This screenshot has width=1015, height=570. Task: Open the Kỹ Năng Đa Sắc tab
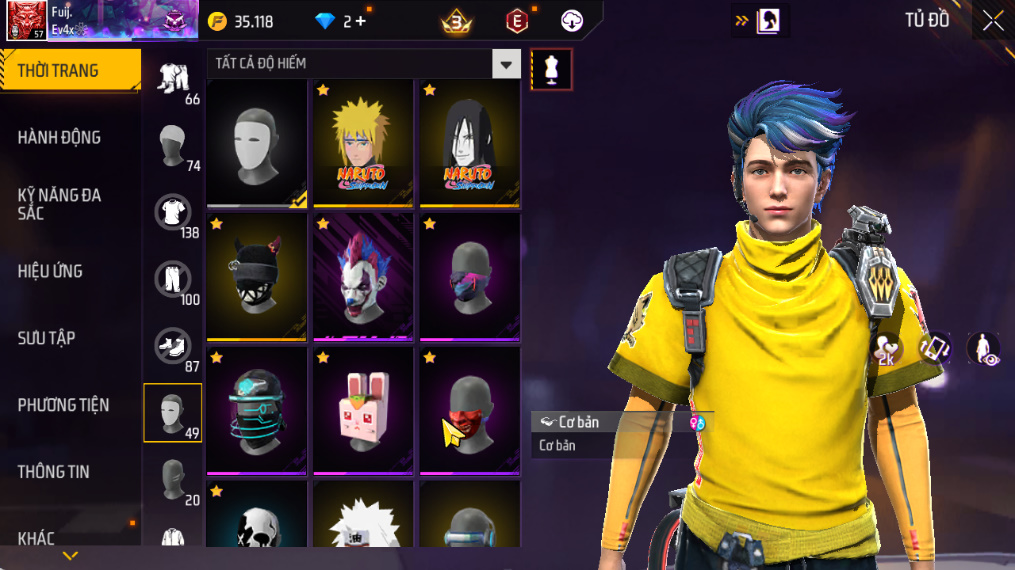(60, 204)
